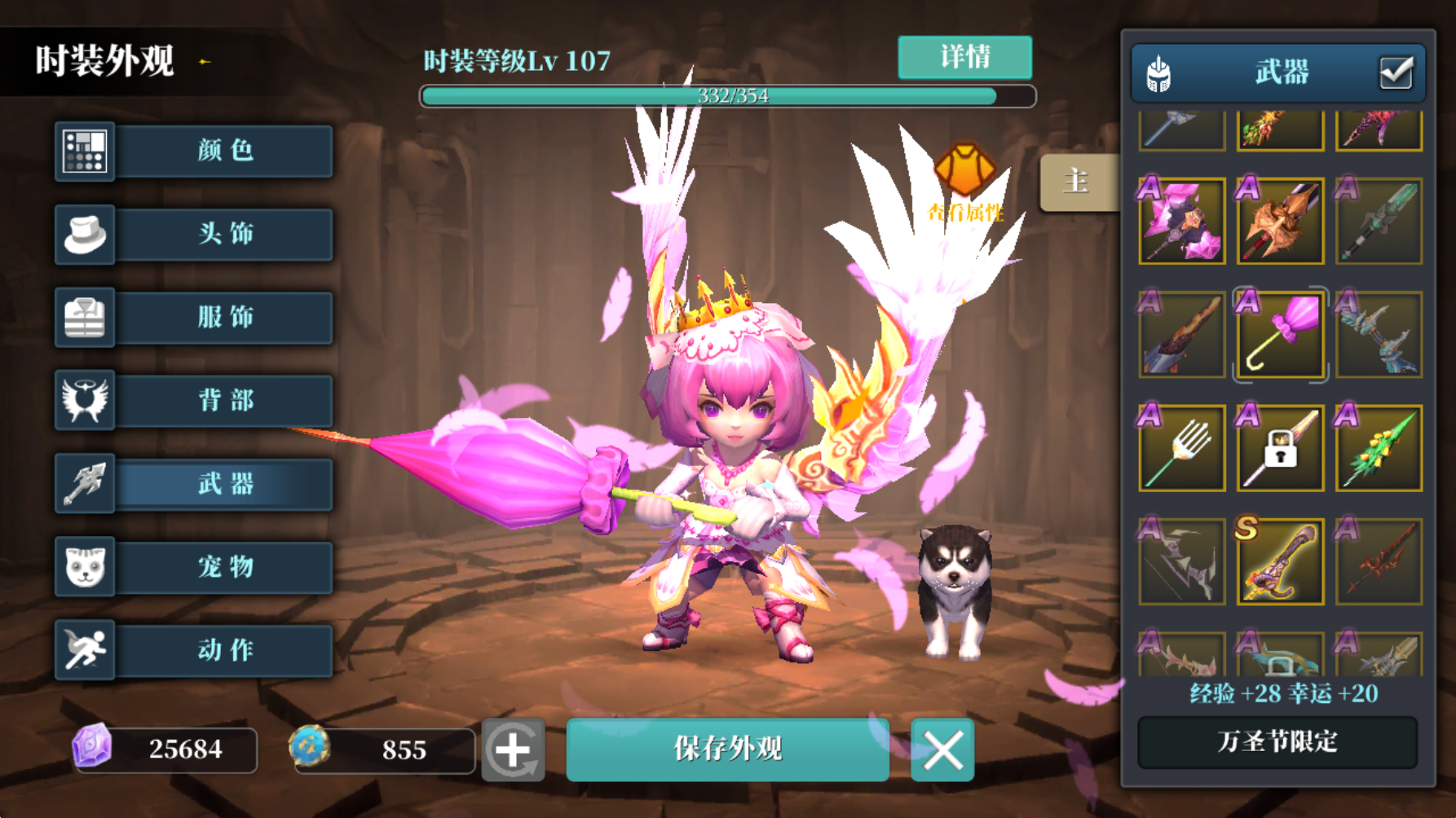
Task: Select the 颜色 color palette icon
Action: [85, 152]
